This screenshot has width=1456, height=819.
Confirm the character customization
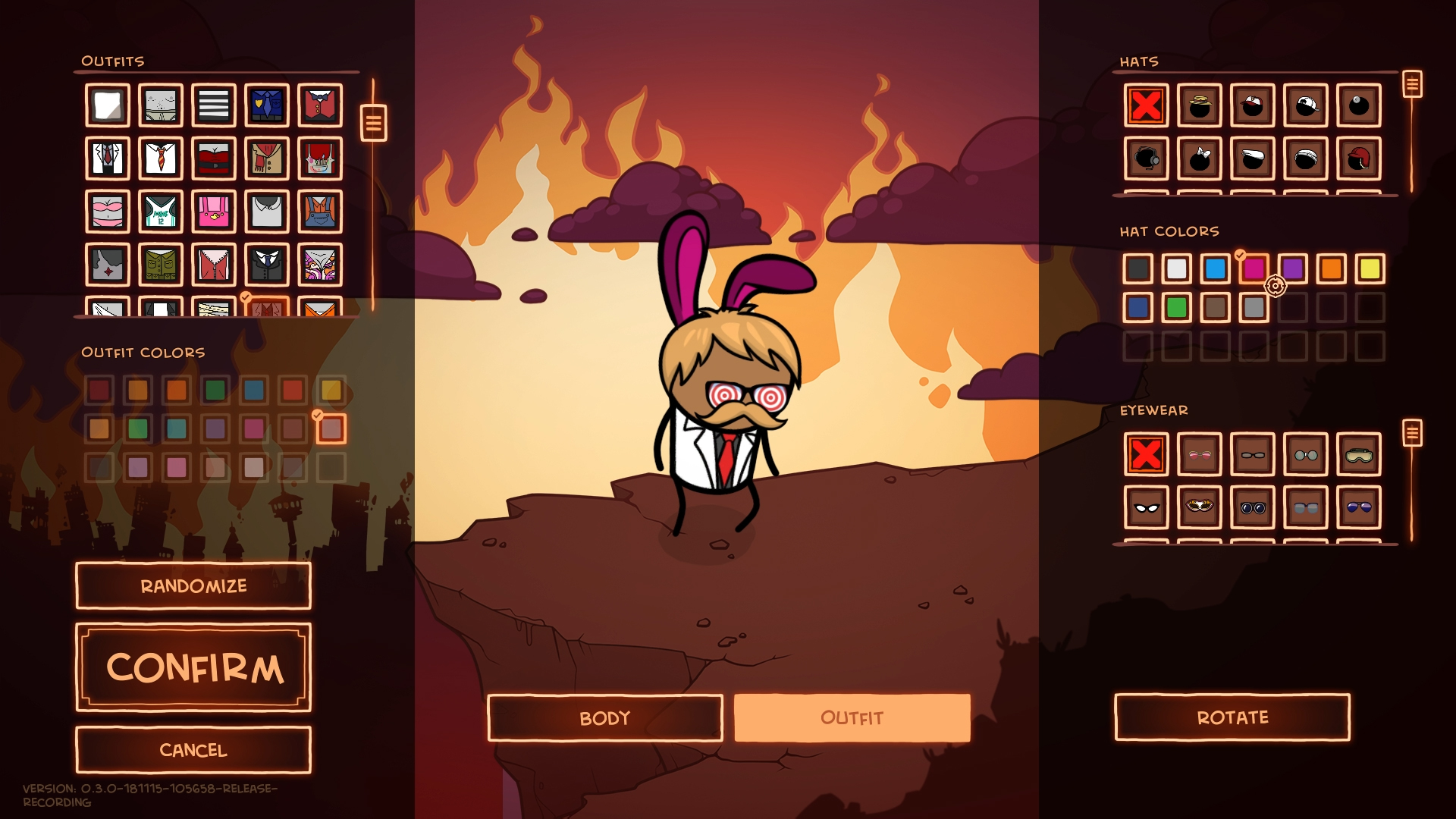193,669
